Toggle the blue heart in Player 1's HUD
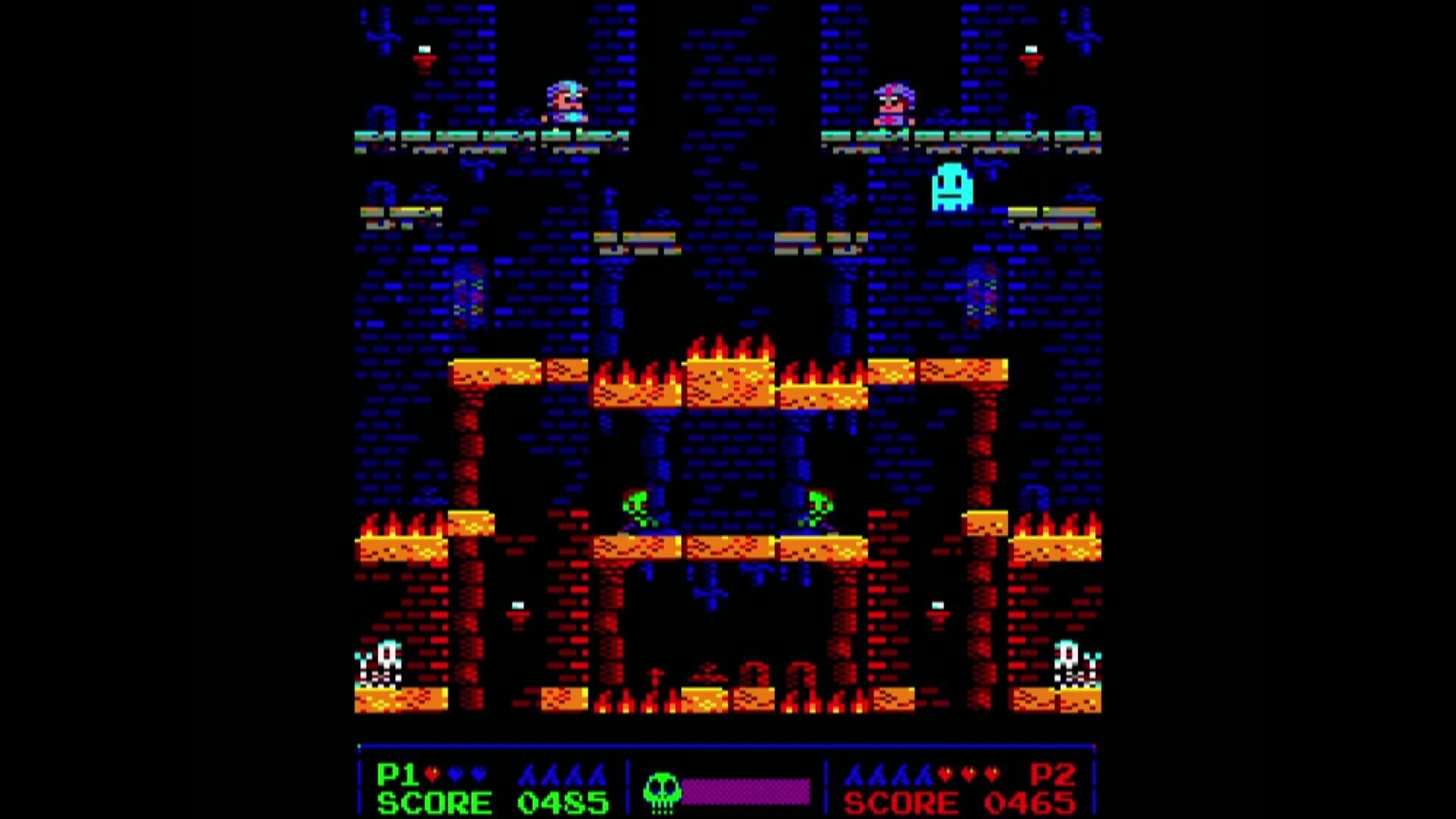Image resolution: width=1456 pixels, height=819 pixels. [455, 773]
